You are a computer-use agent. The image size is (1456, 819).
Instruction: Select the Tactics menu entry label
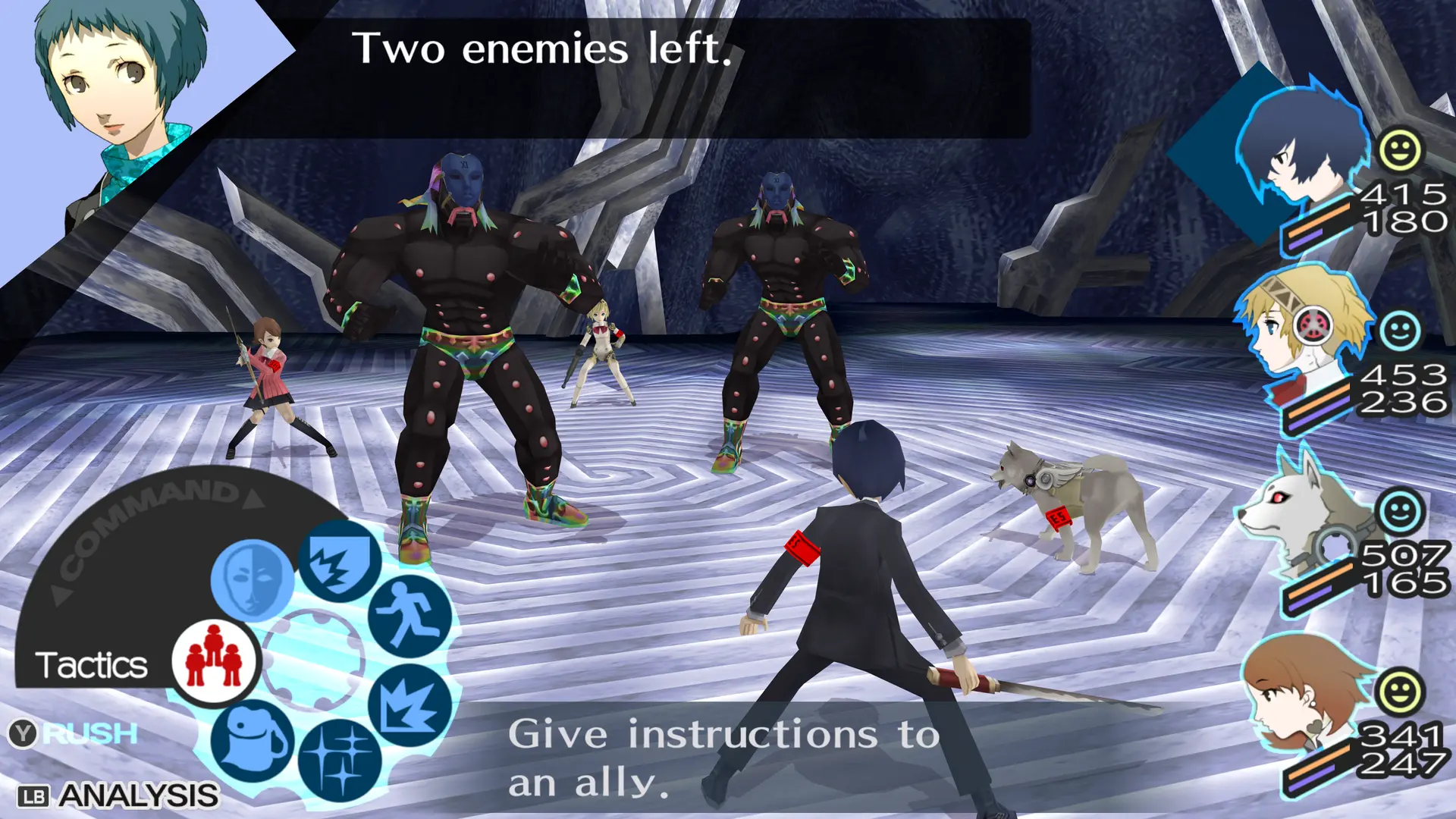coord(91,666)
